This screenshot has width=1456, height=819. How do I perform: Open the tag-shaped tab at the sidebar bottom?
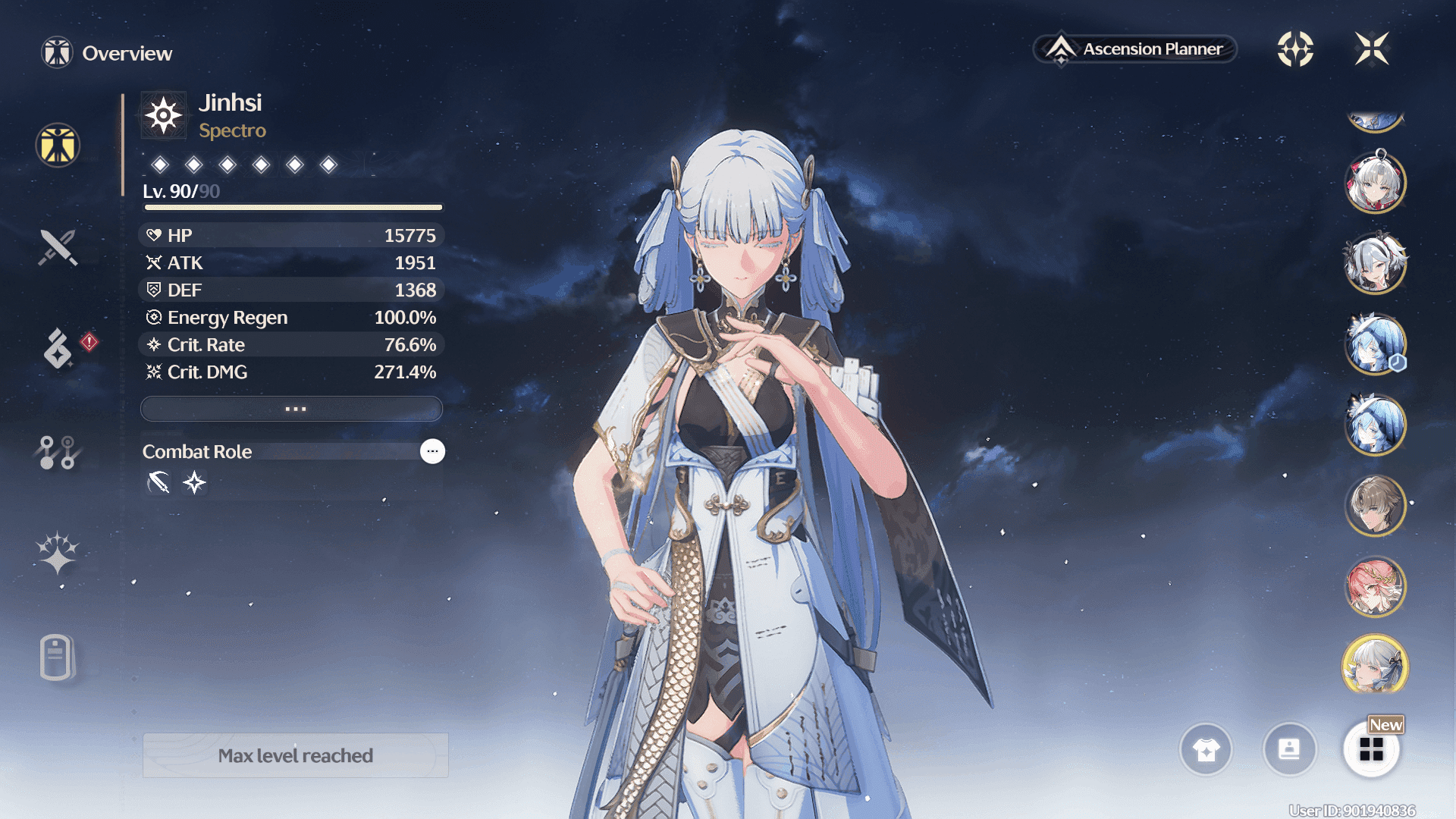pyautogui.click(x=56, y=657)
